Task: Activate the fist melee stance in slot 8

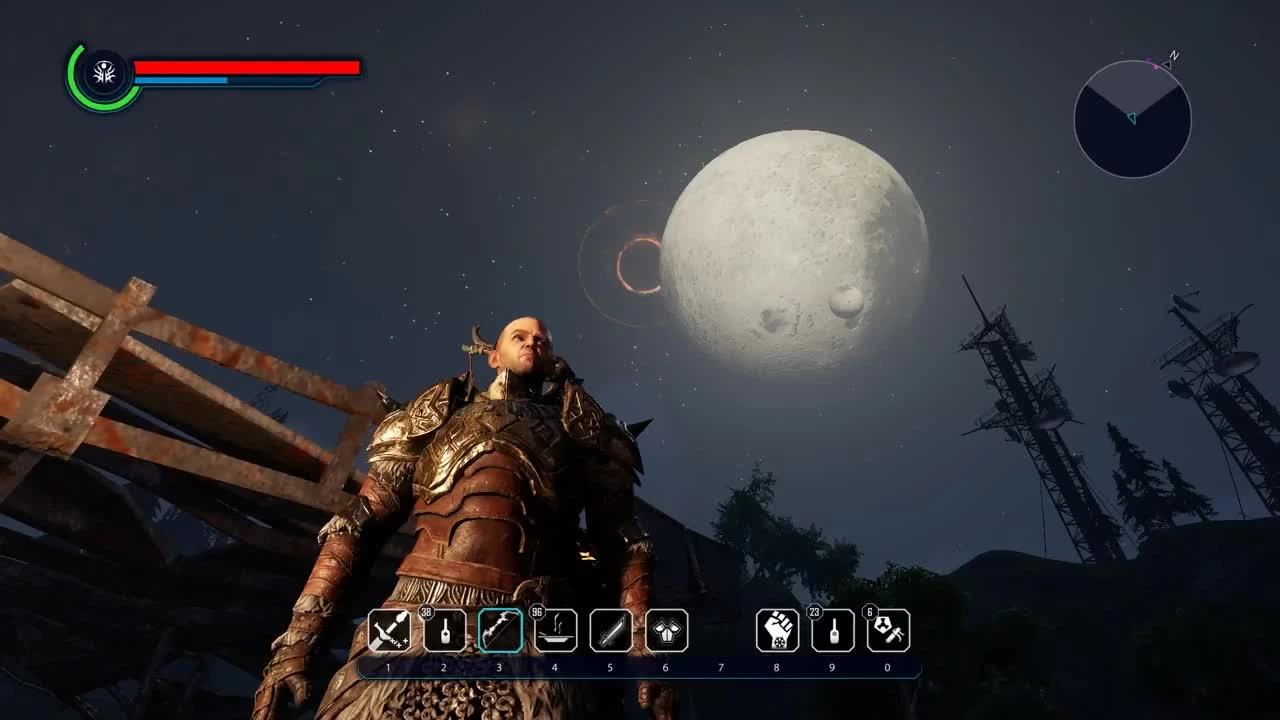Action: pos(777,630)
